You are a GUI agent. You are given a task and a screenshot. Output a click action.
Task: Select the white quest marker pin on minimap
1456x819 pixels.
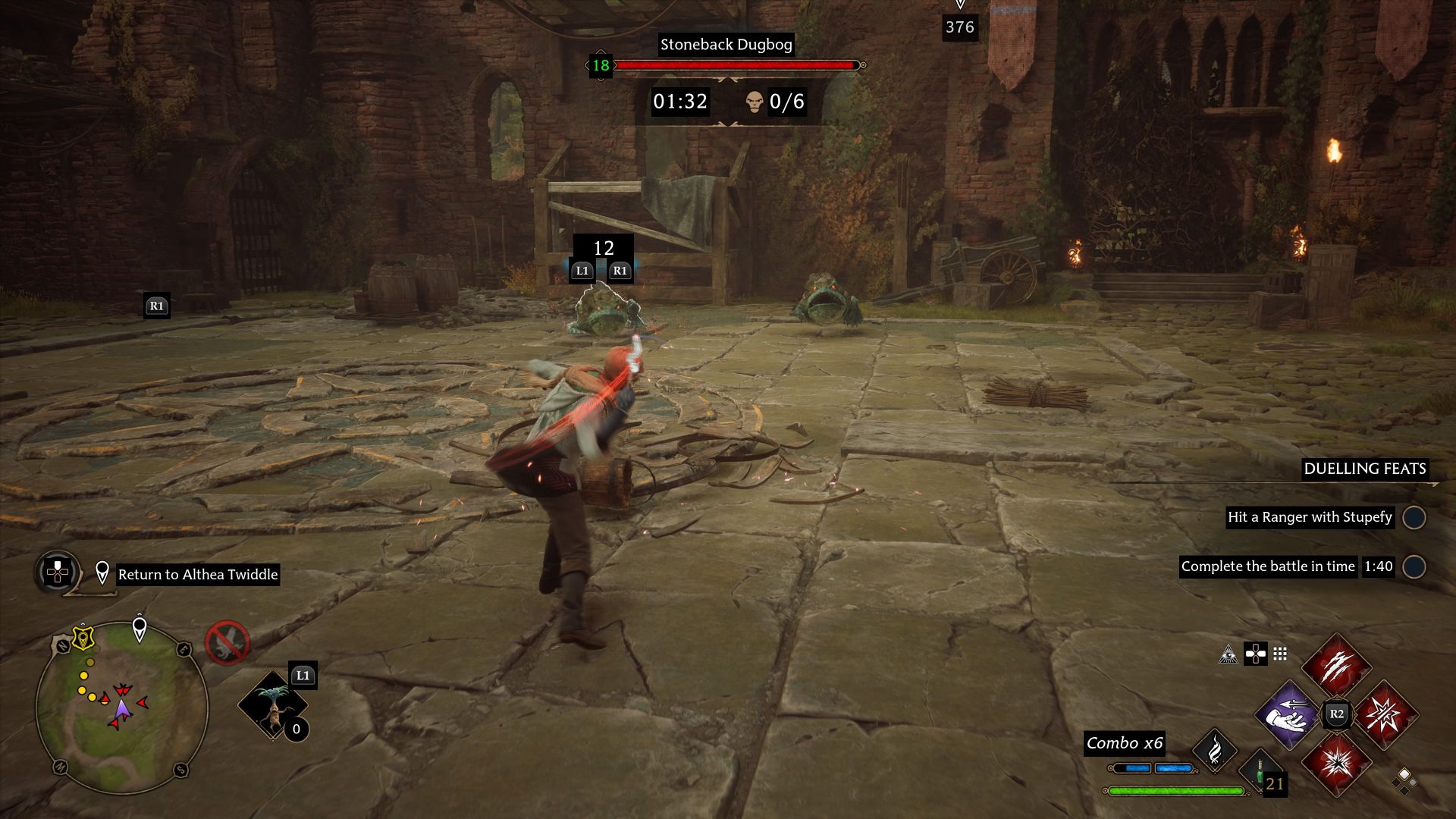point(140,628)
